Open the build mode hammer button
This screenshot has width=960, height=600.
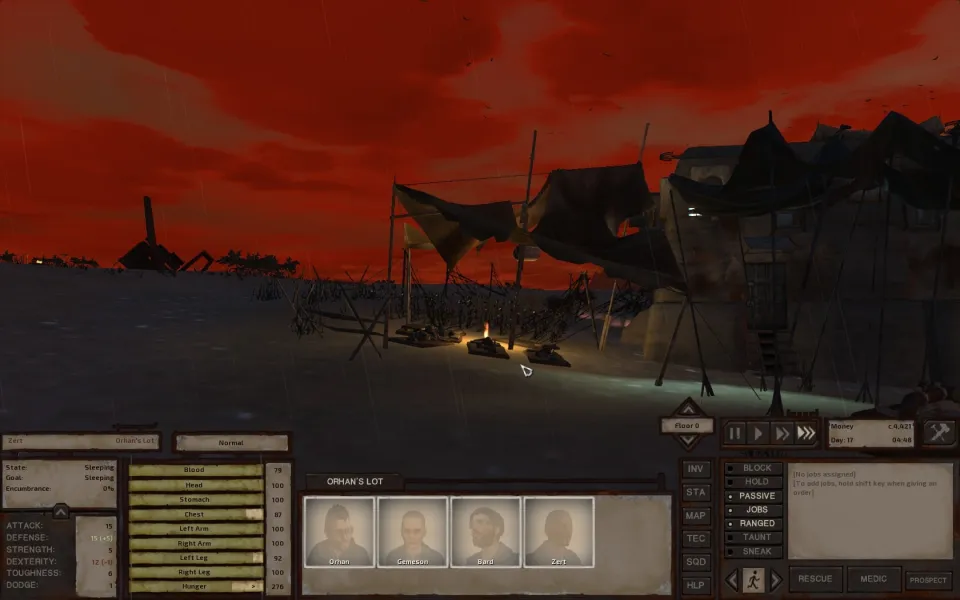pos(940,432)
